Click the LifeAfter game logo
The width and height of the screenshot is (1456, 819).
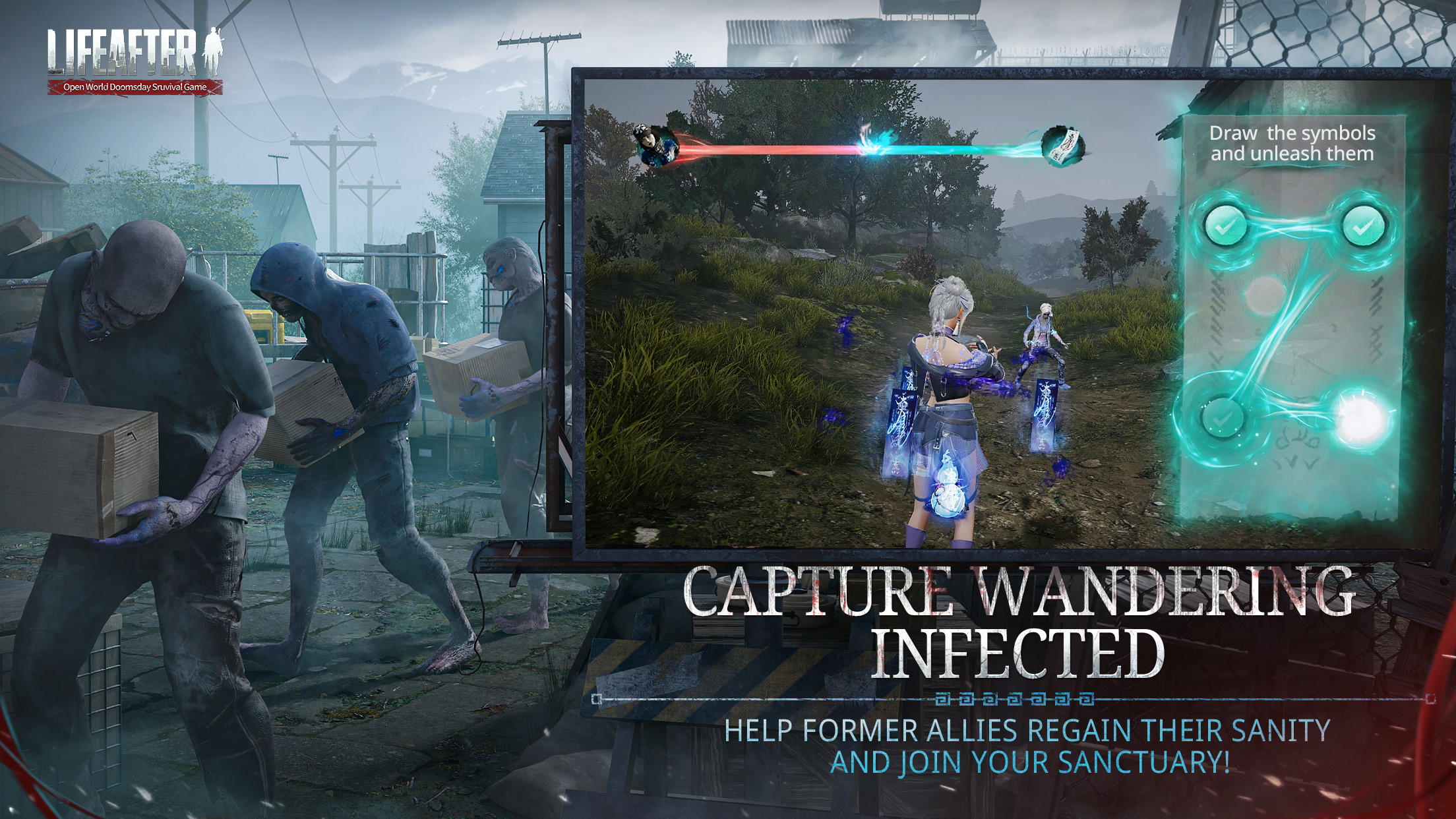tap(129, 55)
